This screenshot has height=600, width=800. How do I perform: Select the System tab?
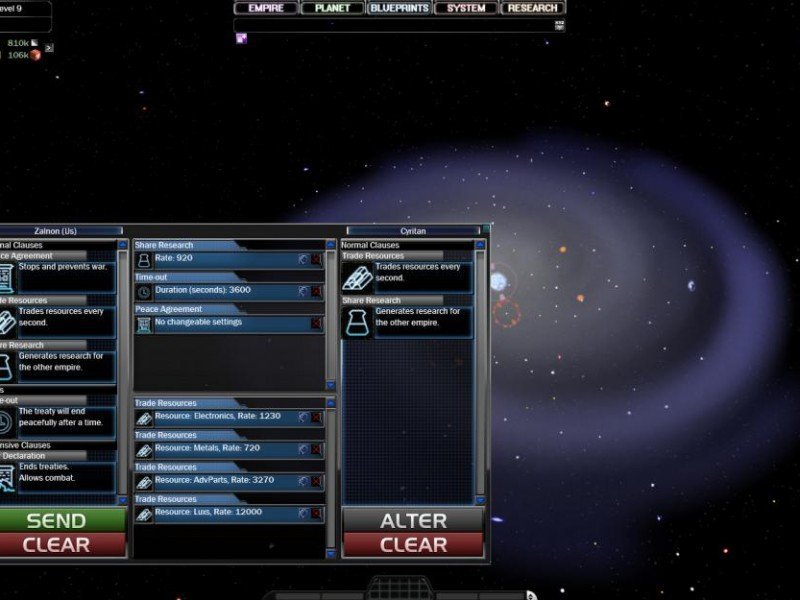point(466,8)
